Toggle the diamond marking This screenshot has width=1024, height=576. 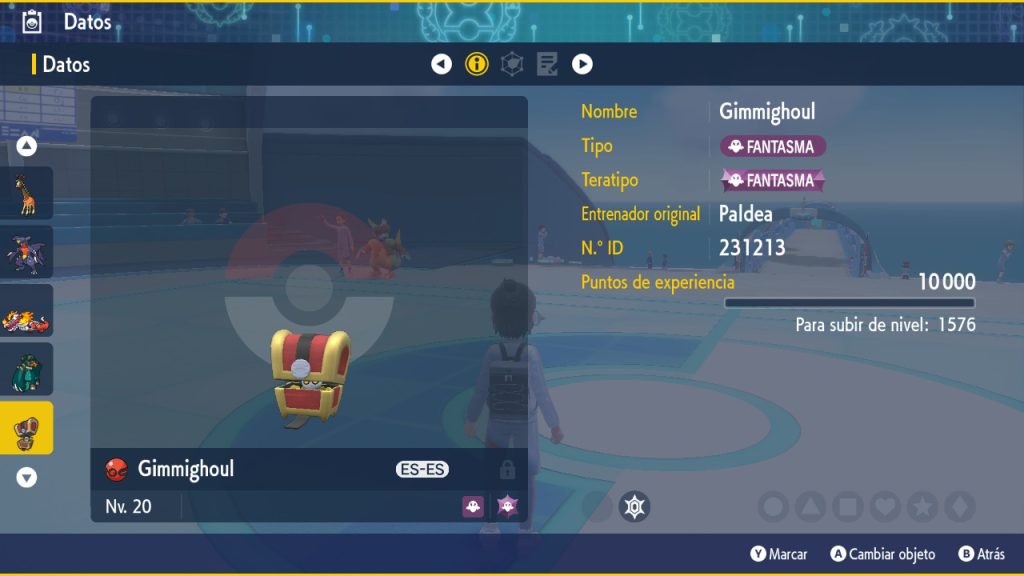[958, 507]
